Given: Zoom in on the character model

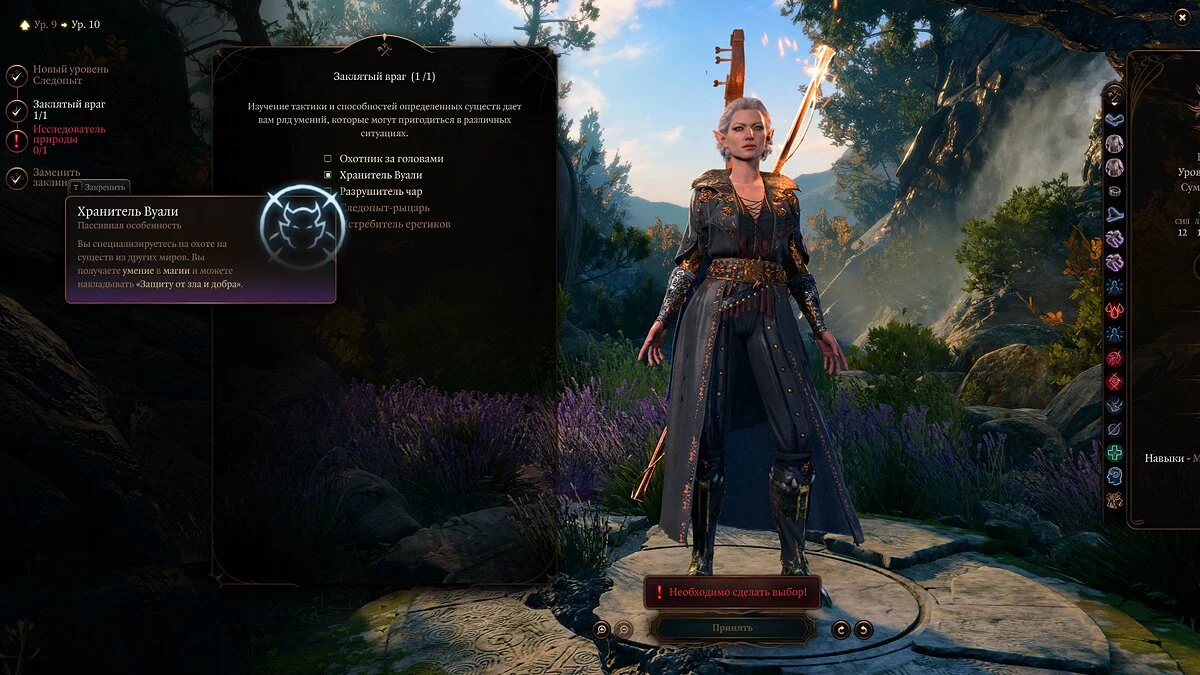Looking at the screenshot, I should tap(601, 629).
